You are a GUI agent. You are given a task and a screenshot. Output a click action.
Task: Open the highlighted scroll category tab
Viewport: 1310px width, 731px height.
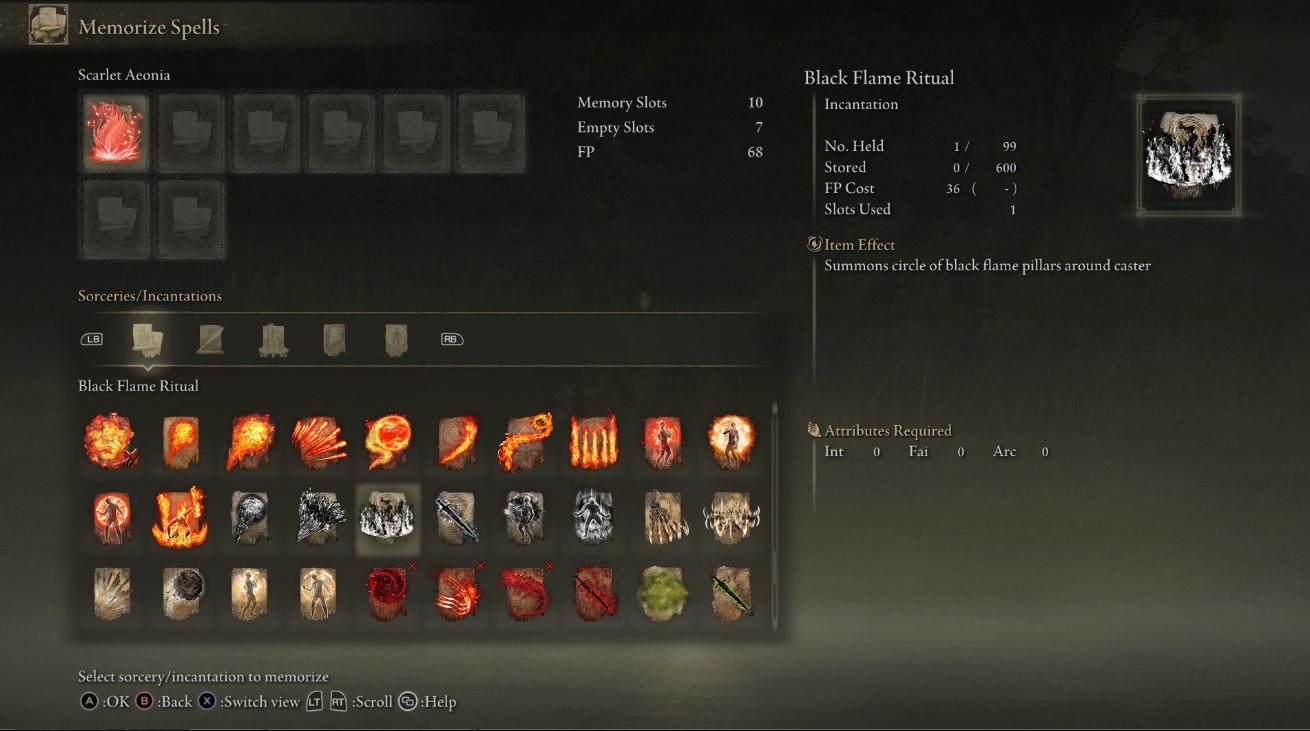point(148,340)
